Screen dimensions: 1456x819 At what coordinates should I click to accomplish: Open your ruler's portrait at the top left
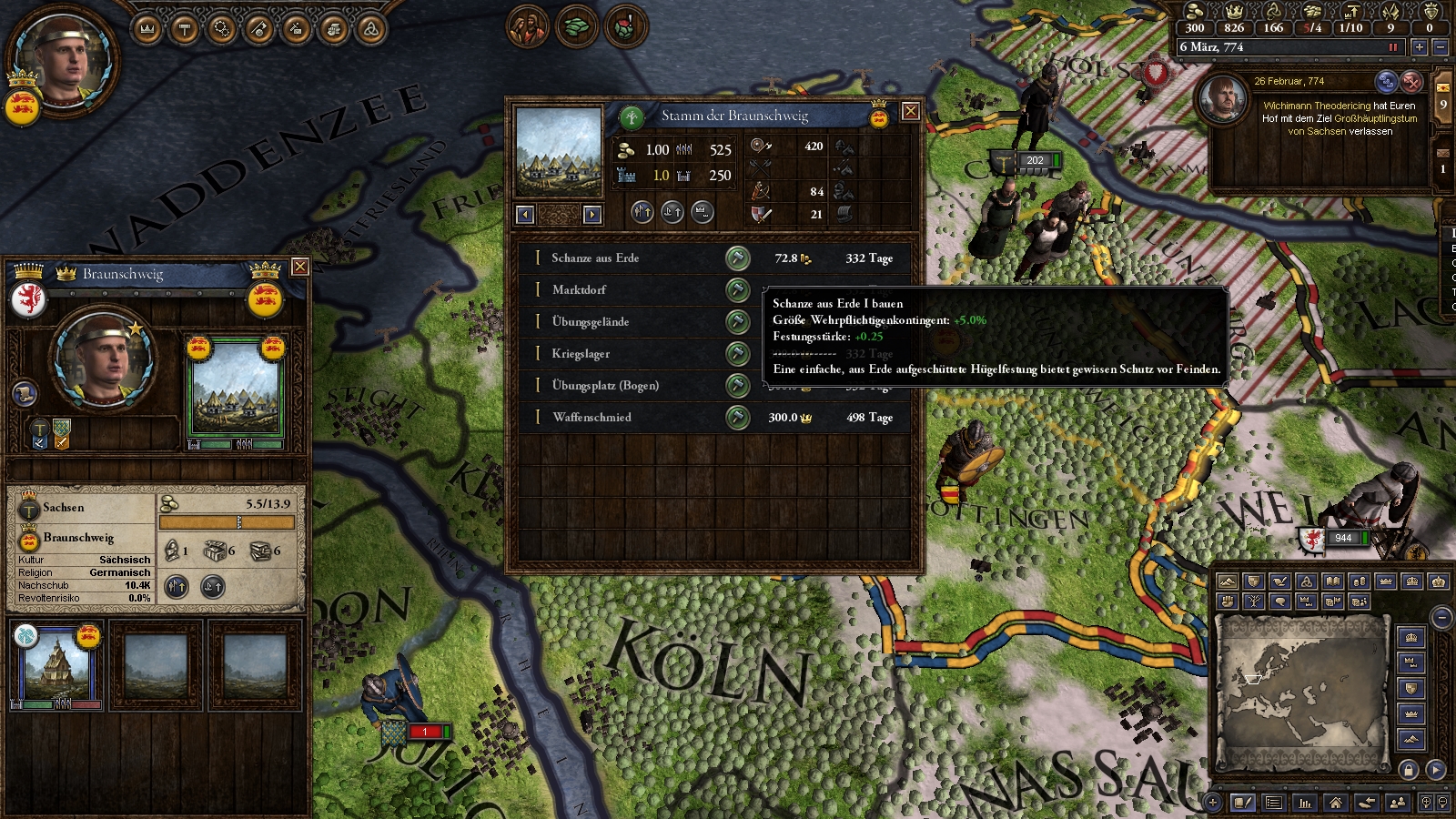coord(66,56)
